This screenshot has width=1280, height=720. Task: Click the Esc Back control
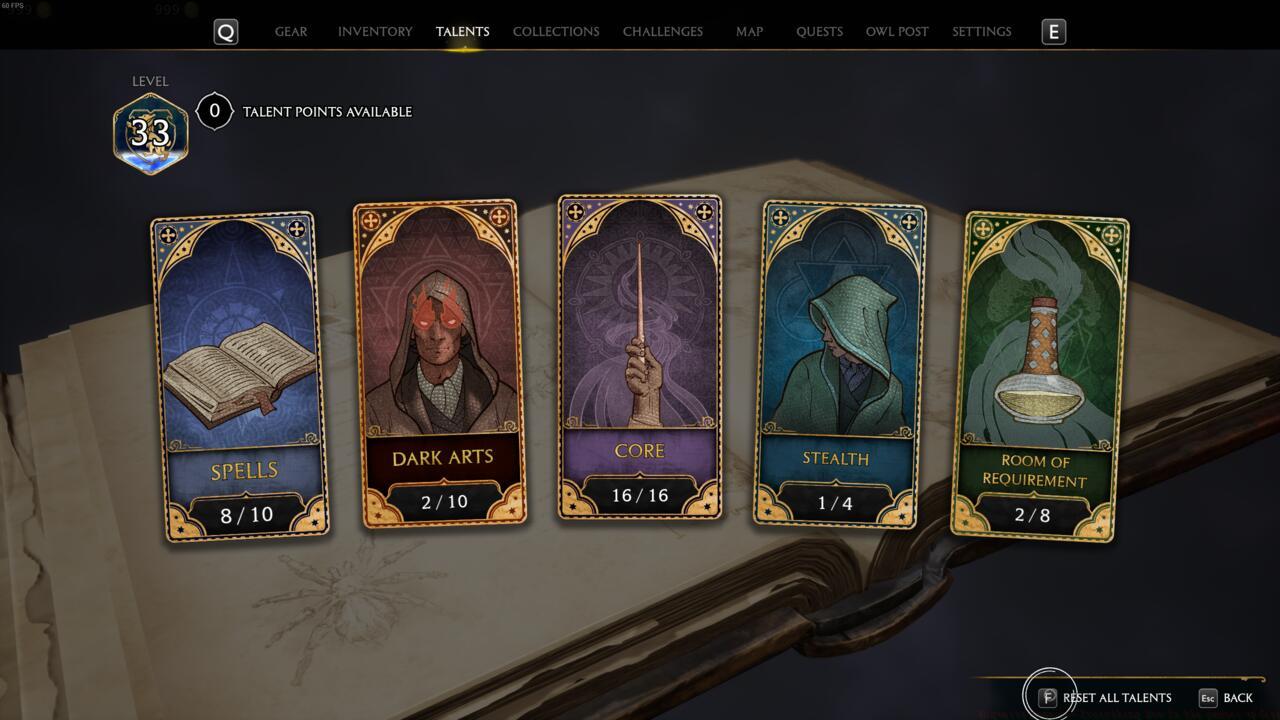coord(1224,698)
